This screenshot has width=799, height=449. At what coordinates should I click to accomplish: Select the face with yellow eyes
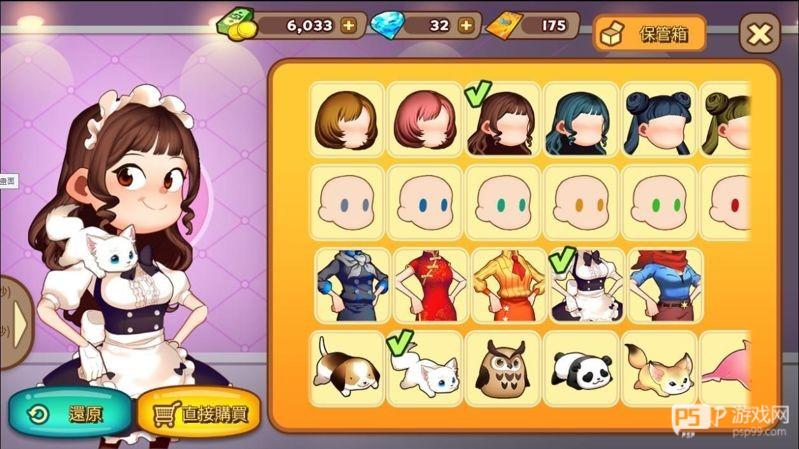pyautogui.click(x=580, y=203)
